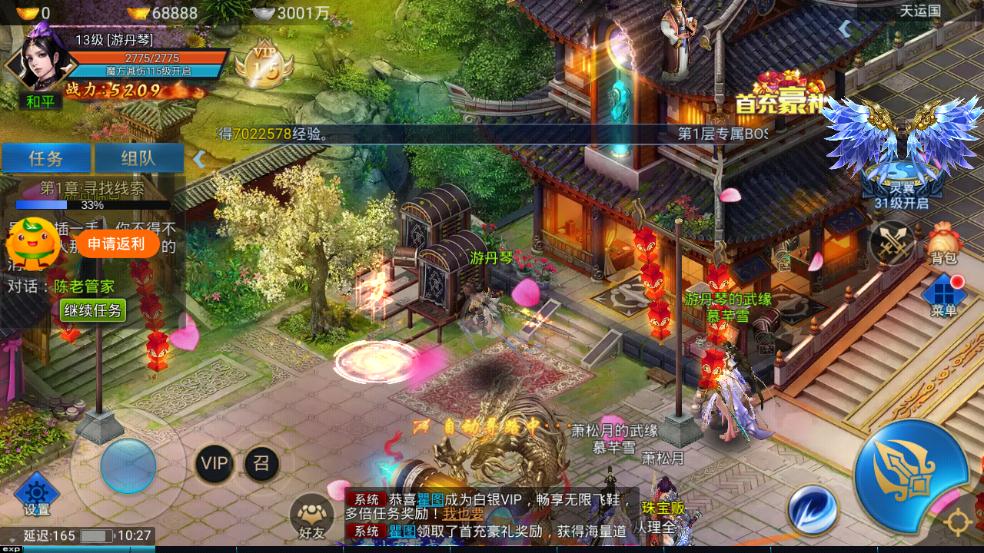Activate the 召 summon button
The height and width of the screenshot is (553, 984).
[x=262, y=463]
